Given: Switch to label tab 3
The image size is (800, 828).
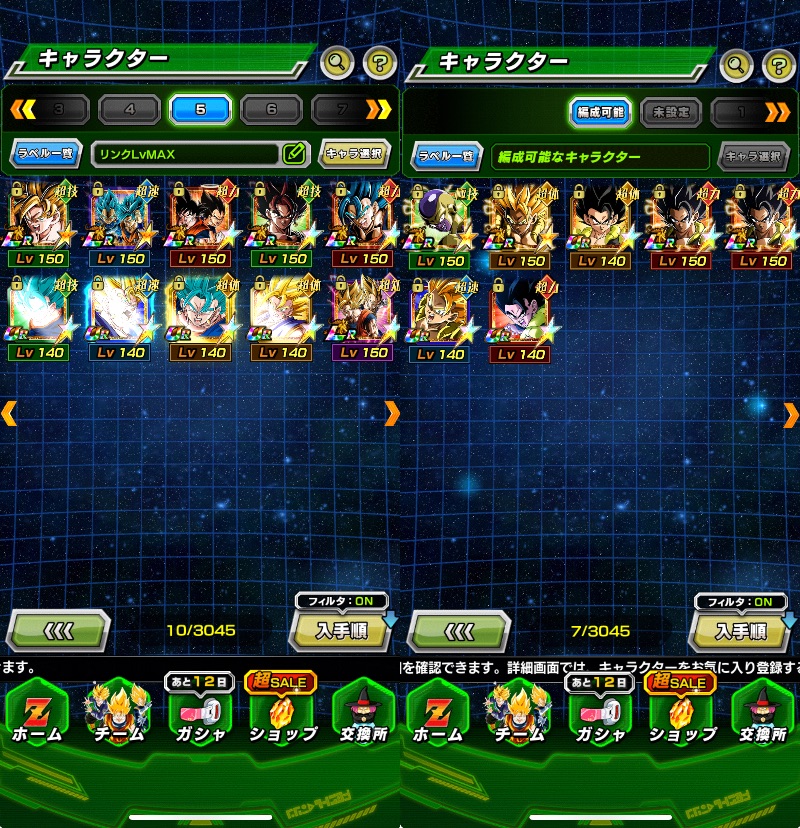Looking at the screenshot, I should (58, 109).
